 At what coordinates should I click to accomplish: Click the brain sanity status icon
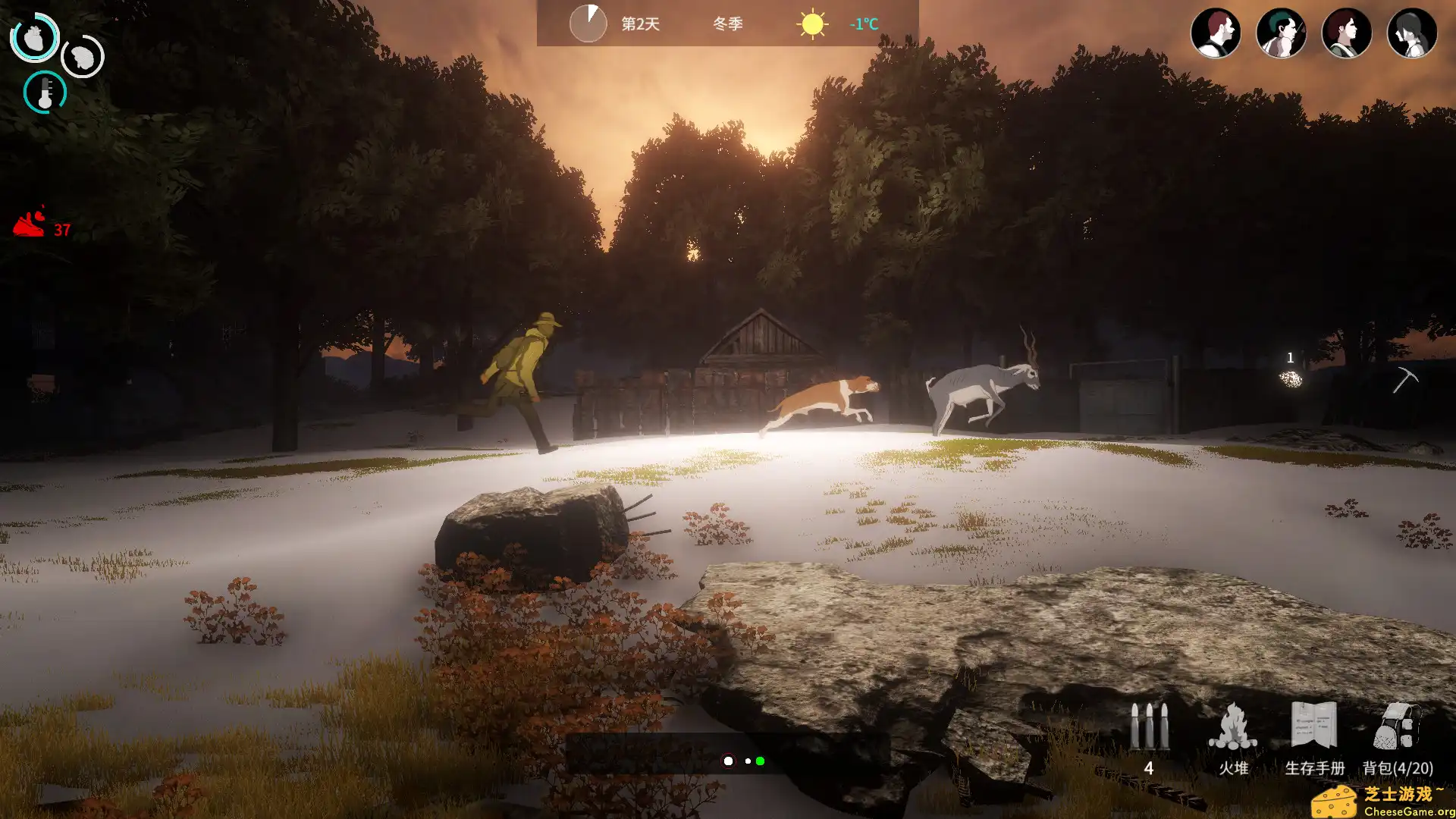click(x=82, y=57)
